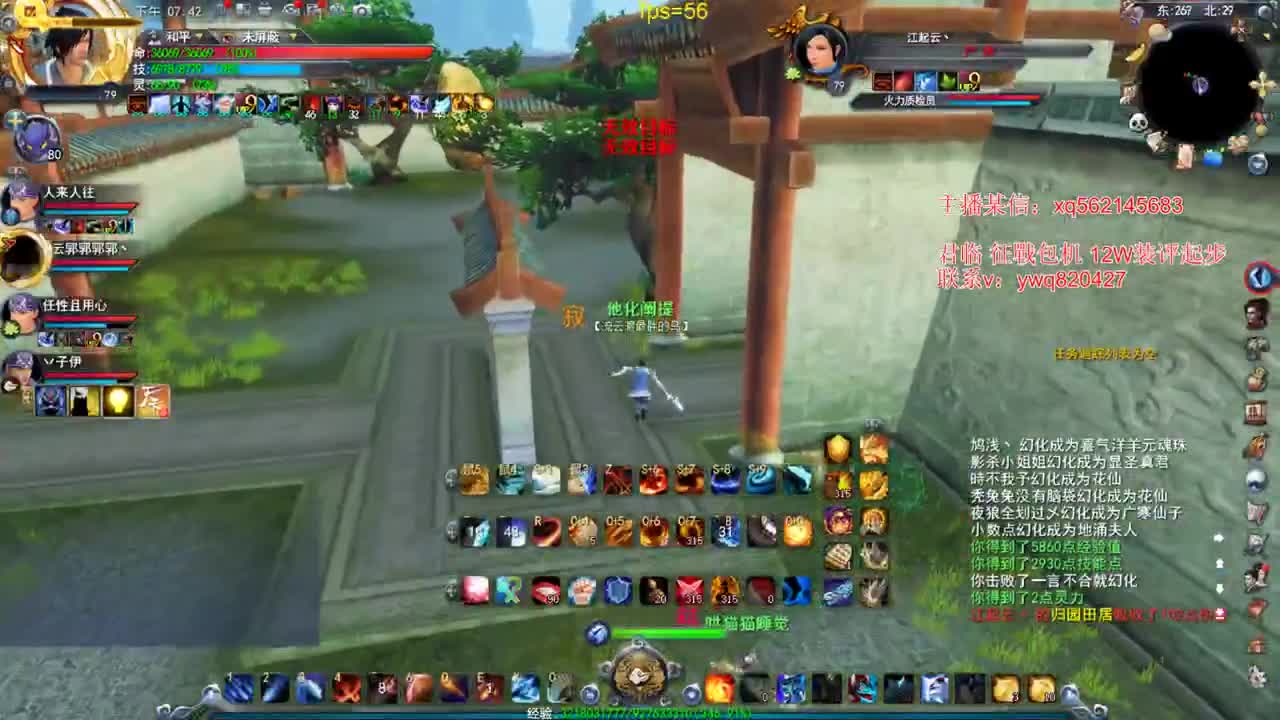Expand the blue circular arrow panel on right edge
The width and height of the screenshot is (1280, 720).
pos(1259,278)
